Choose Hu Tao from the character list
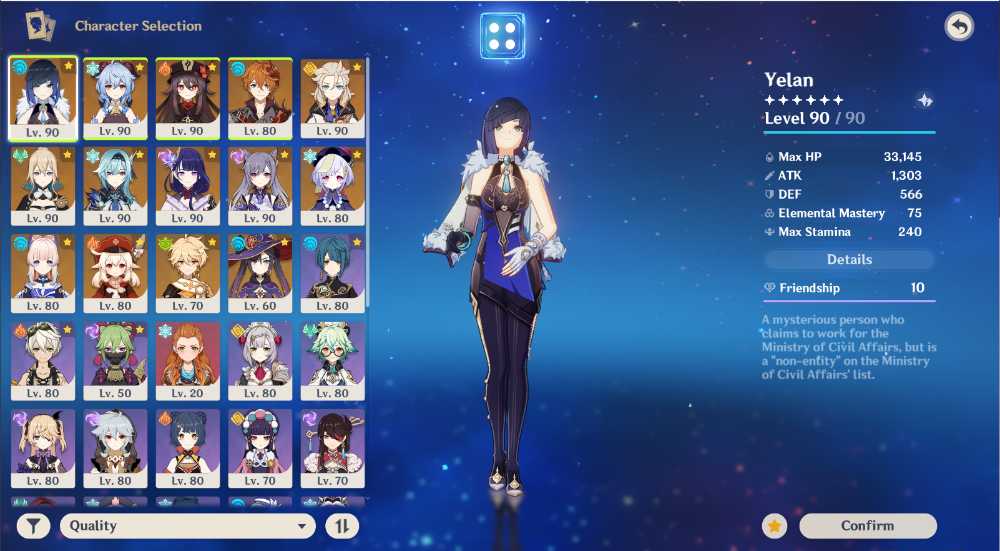 pyautogui.click(x=187, y=97)
